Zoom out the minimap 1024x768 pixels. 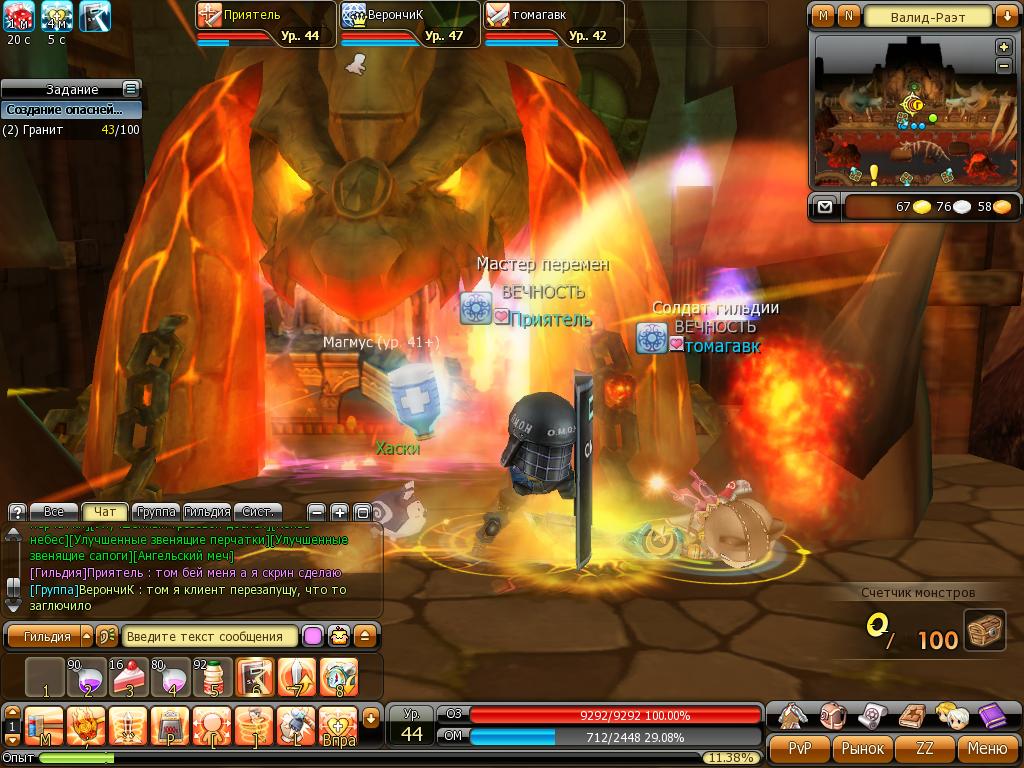[1004, 66]
